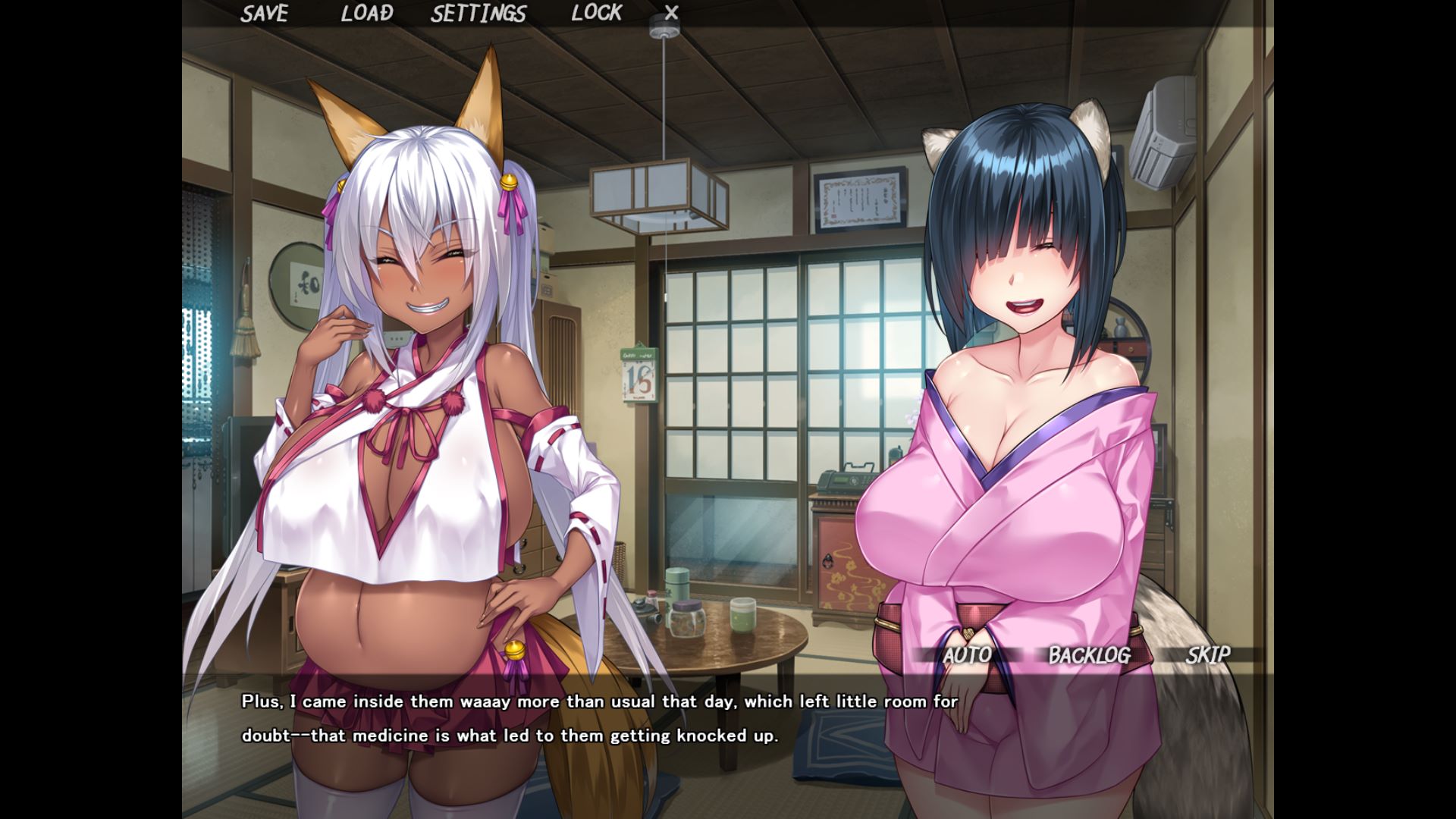The width and height of the screenshot is (1456, 819).
Task: Activate Skip to fast-forward text
Action: click(x=1208, y=654)
